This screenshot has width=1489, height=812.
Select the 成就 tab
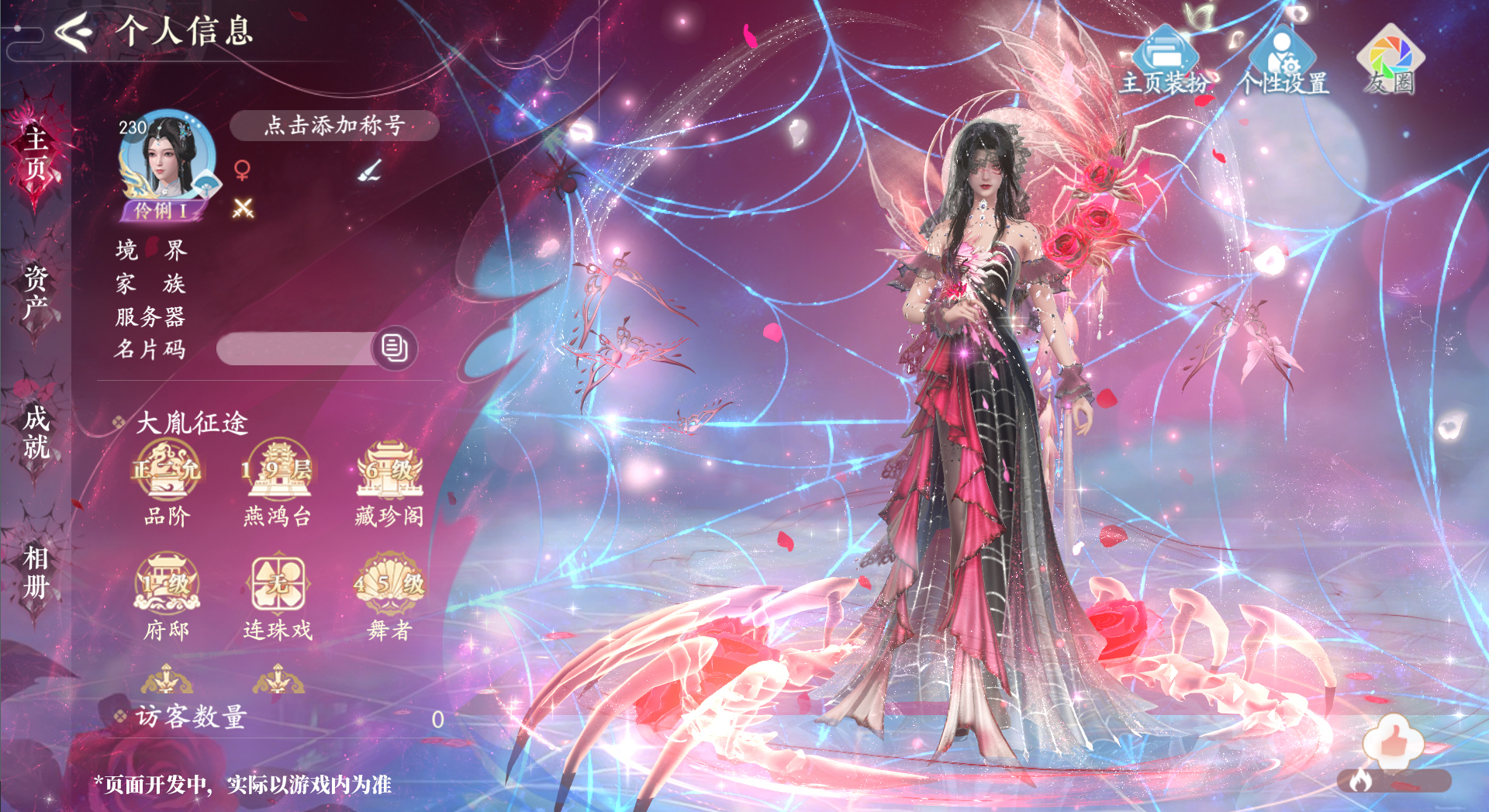pyautogui.click(x=36, y=432)
